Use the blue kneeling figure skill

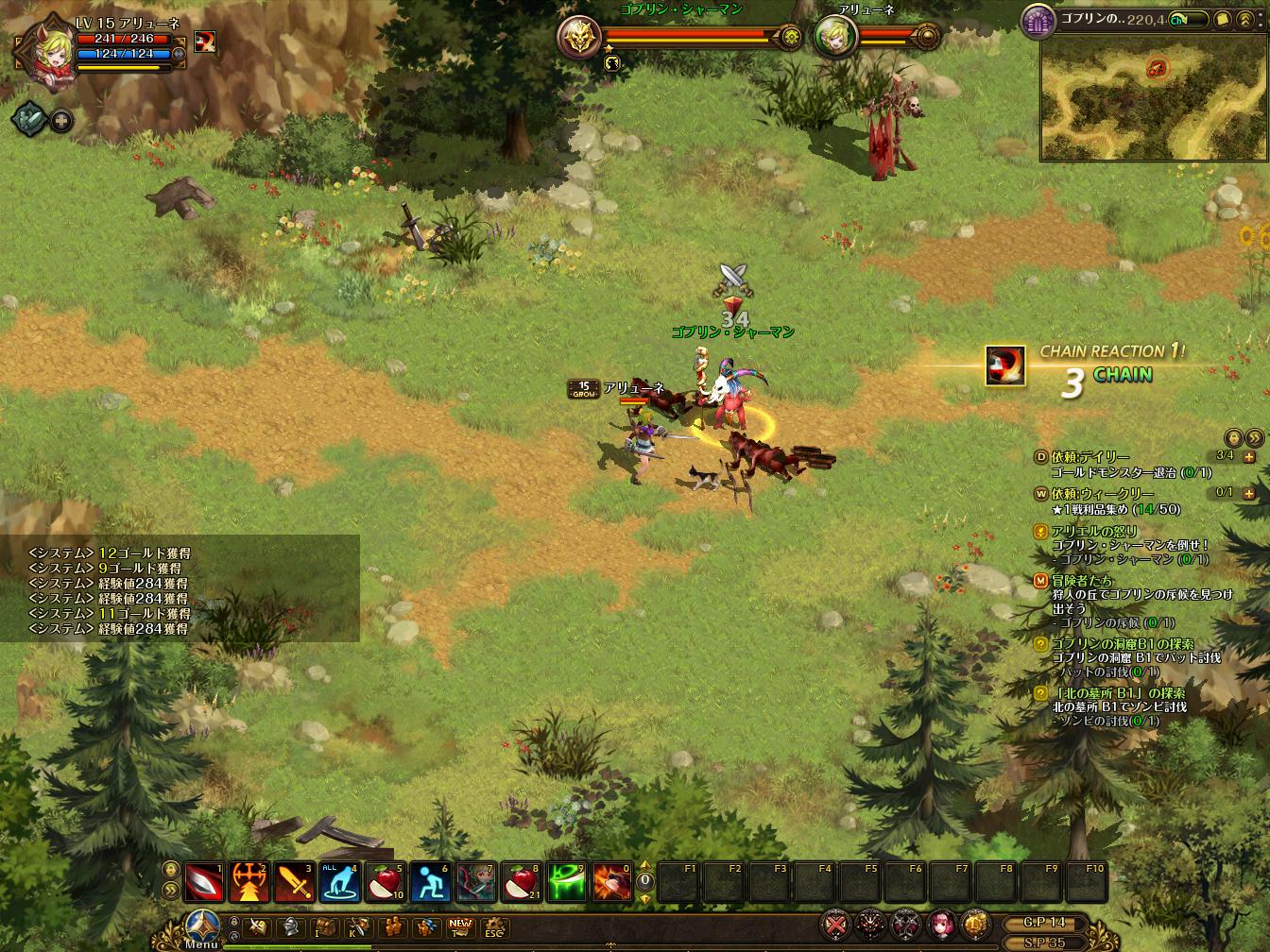pos(431,883)
